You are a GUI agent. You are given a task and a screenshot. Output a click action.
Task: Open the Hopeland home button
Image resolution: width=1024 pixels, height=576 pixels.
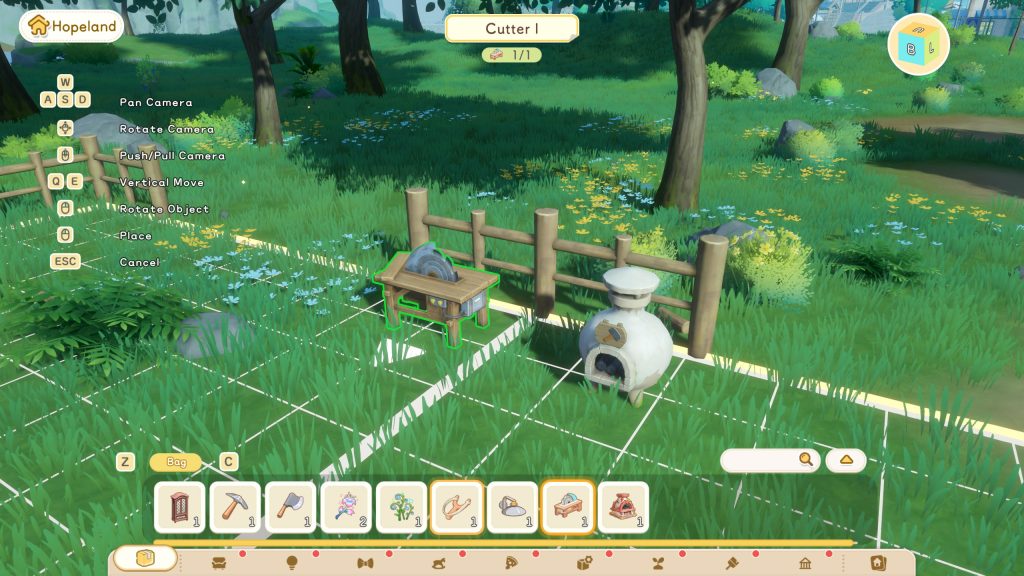[x=71, y=26]
